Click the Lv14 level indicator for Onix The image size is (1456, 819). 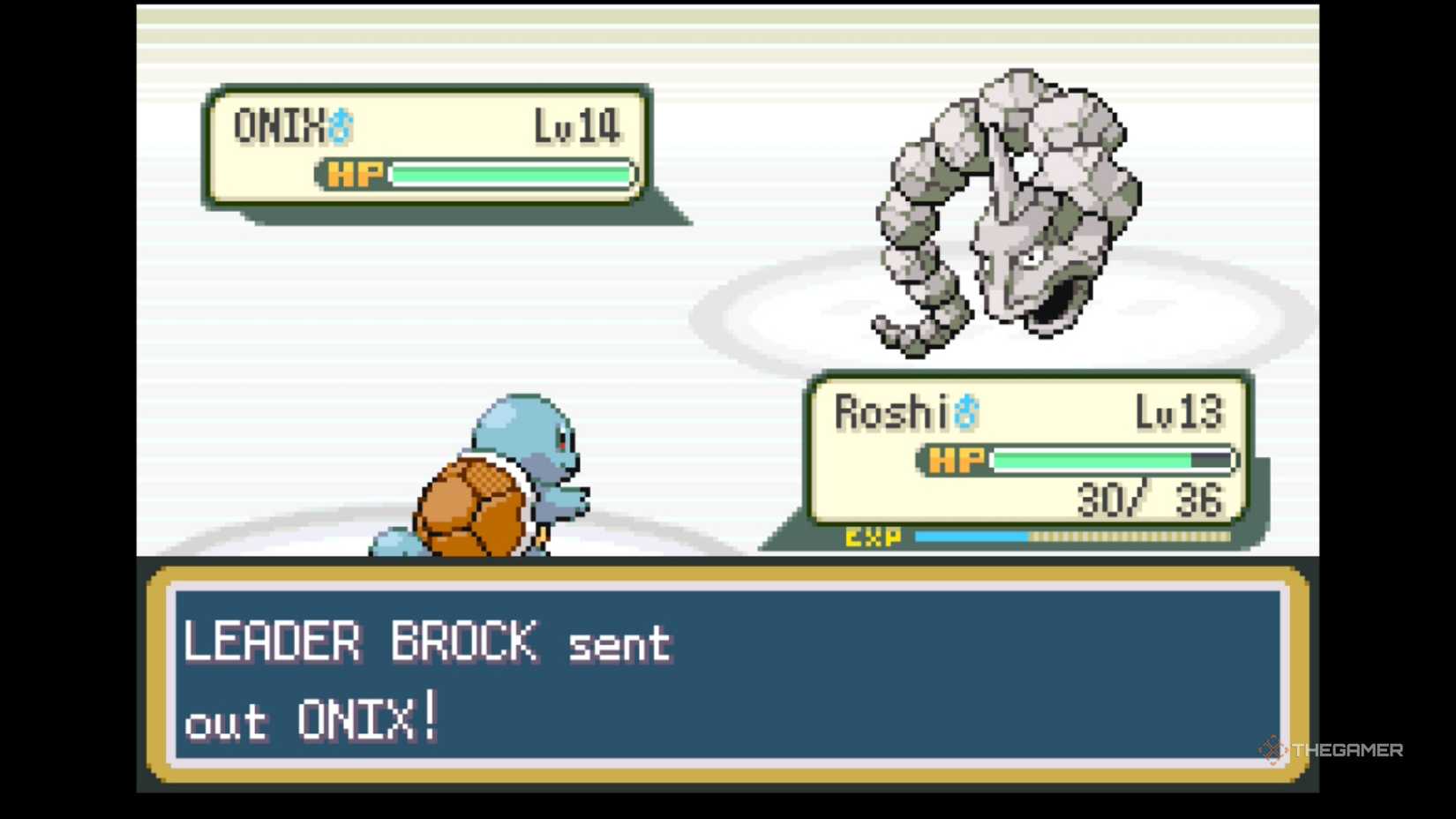(574, 125)
